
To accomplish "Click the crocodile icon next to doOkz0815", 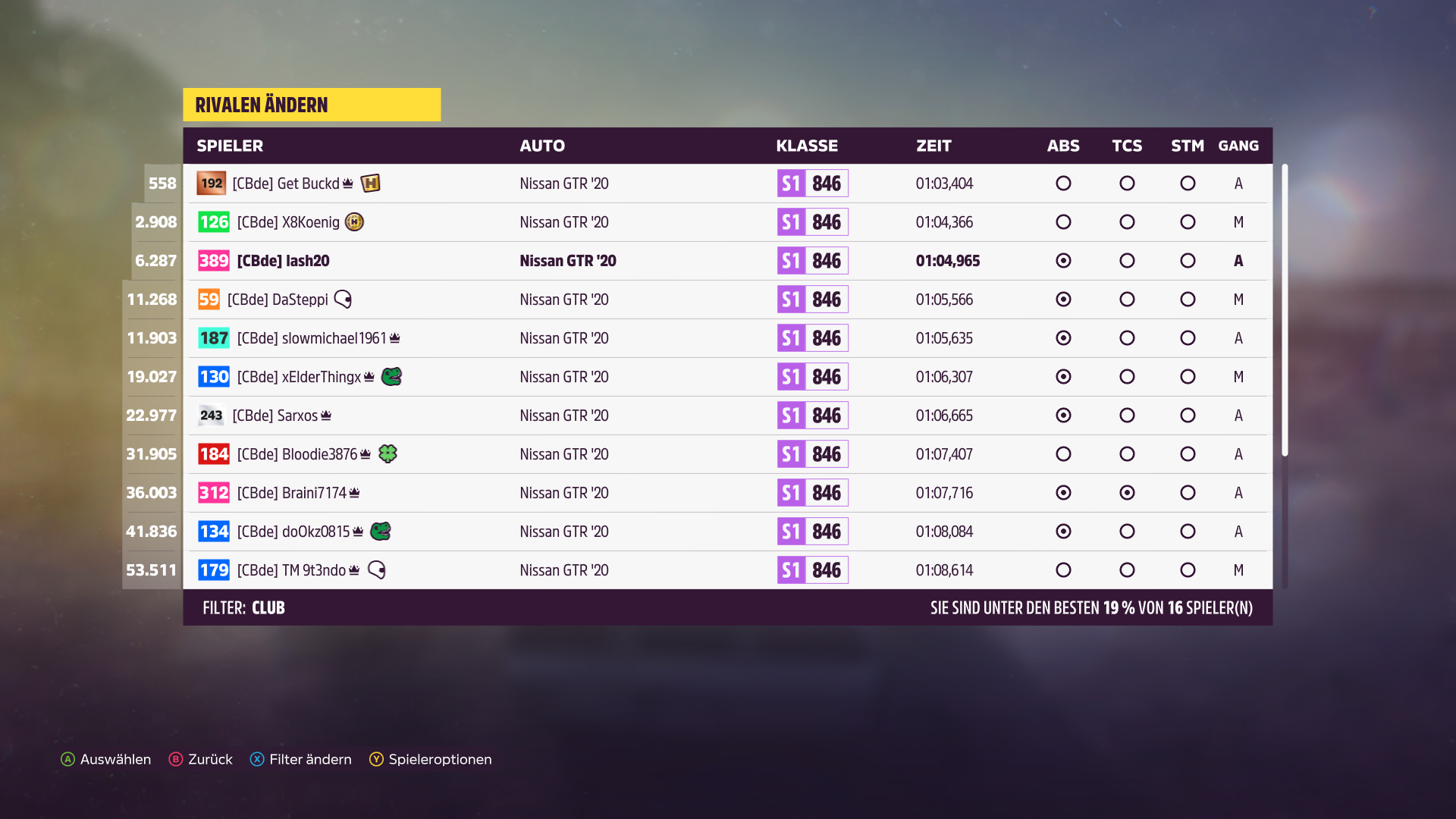I will [x=382, y=531].
